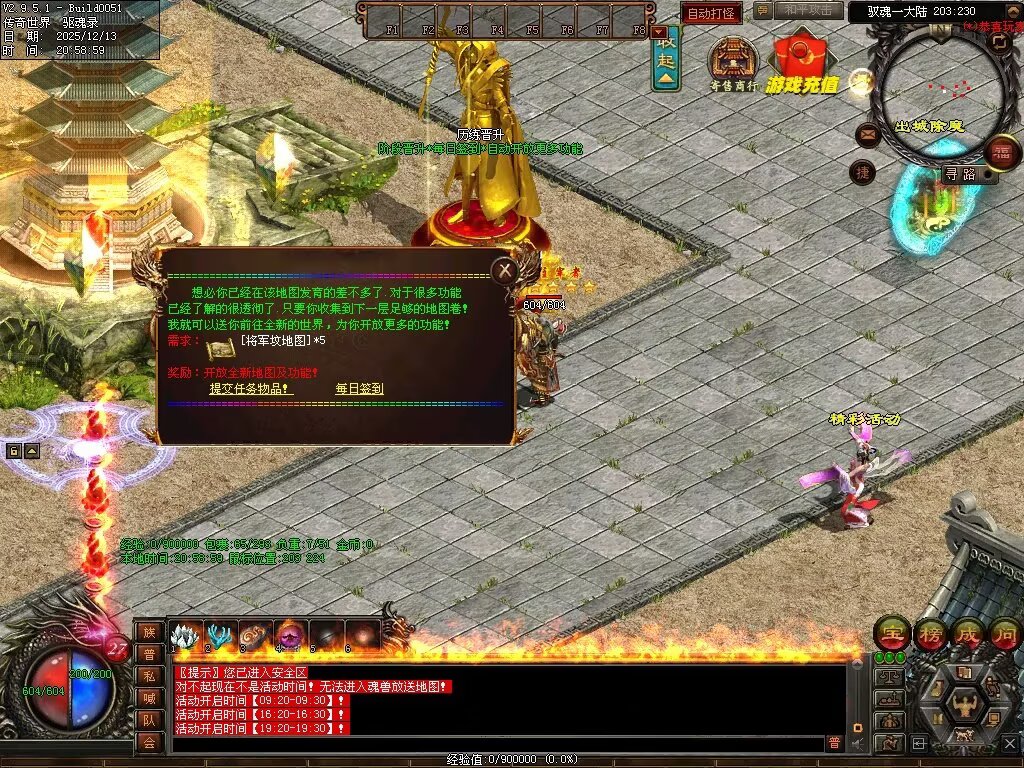The height and width of the screenshot is (768, 1024).
Task: Open the 寄售商行 consignment shop icon
Action: [x=734, y=62]
